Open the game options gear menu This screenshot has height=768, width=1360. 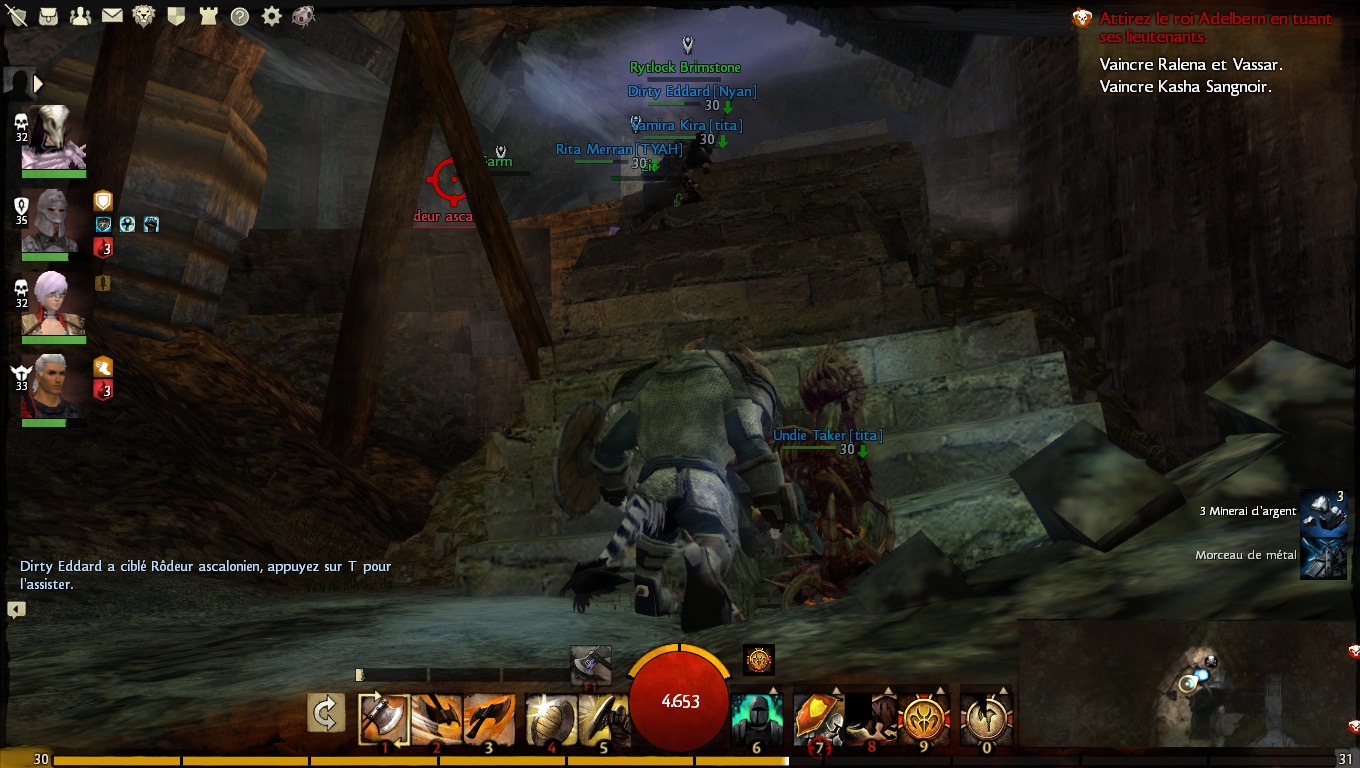tap(271, 16)
